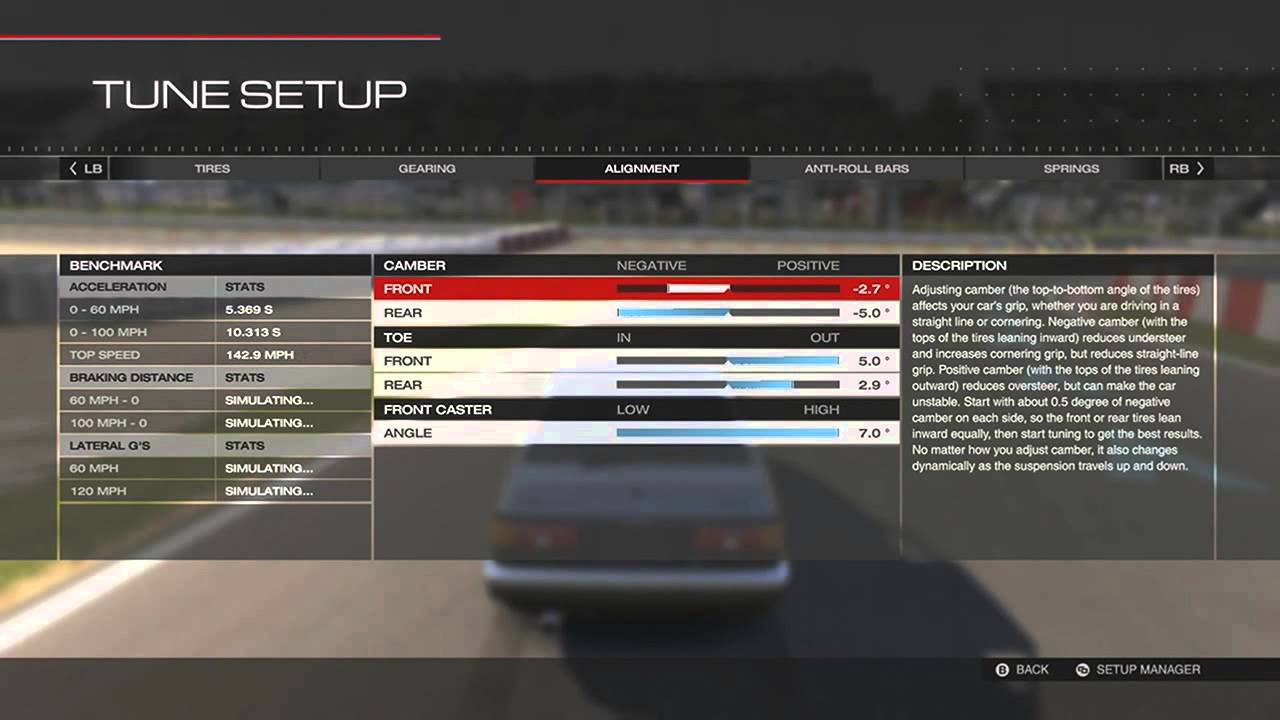Go back with the Back button
Viewport: 1280px width, 720px height.
click(x=1022, y=670)
